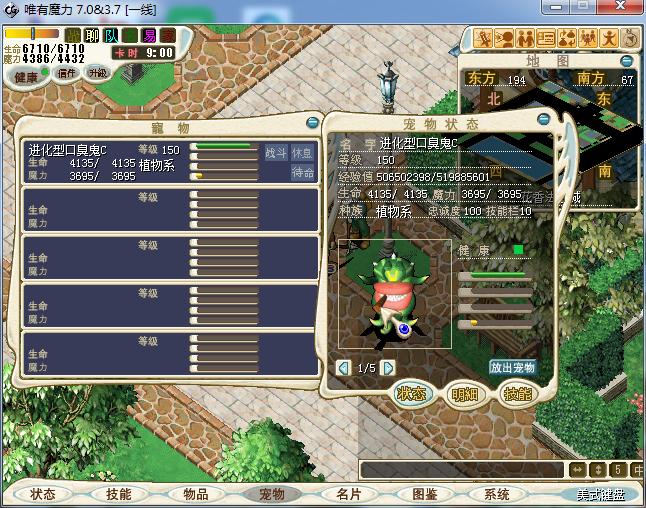
Task: Open the 物品 items menu
Action: click(195, 494)
